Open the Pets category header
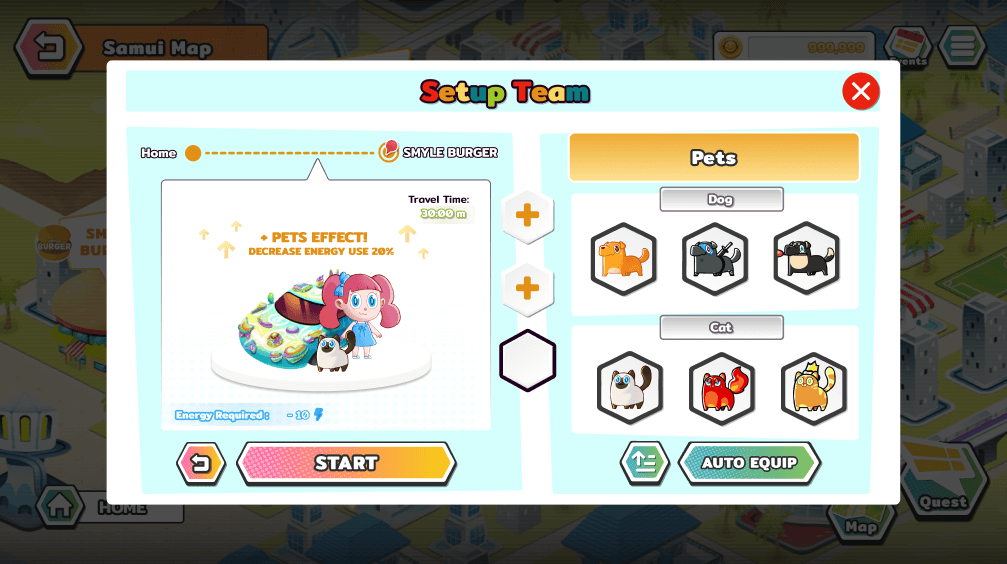Screen dimensions: 1007x564 714,157
